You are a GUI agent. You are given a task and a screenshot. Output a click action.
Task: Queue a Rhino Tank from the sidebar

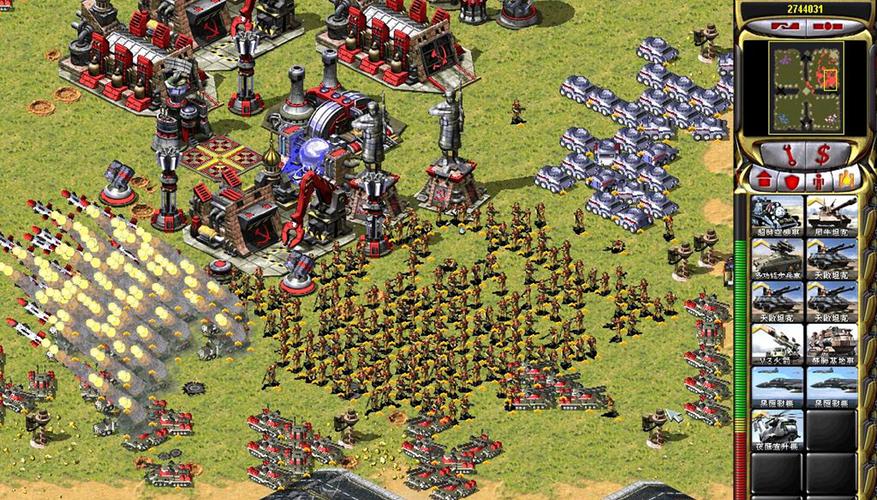click(832, 215)
